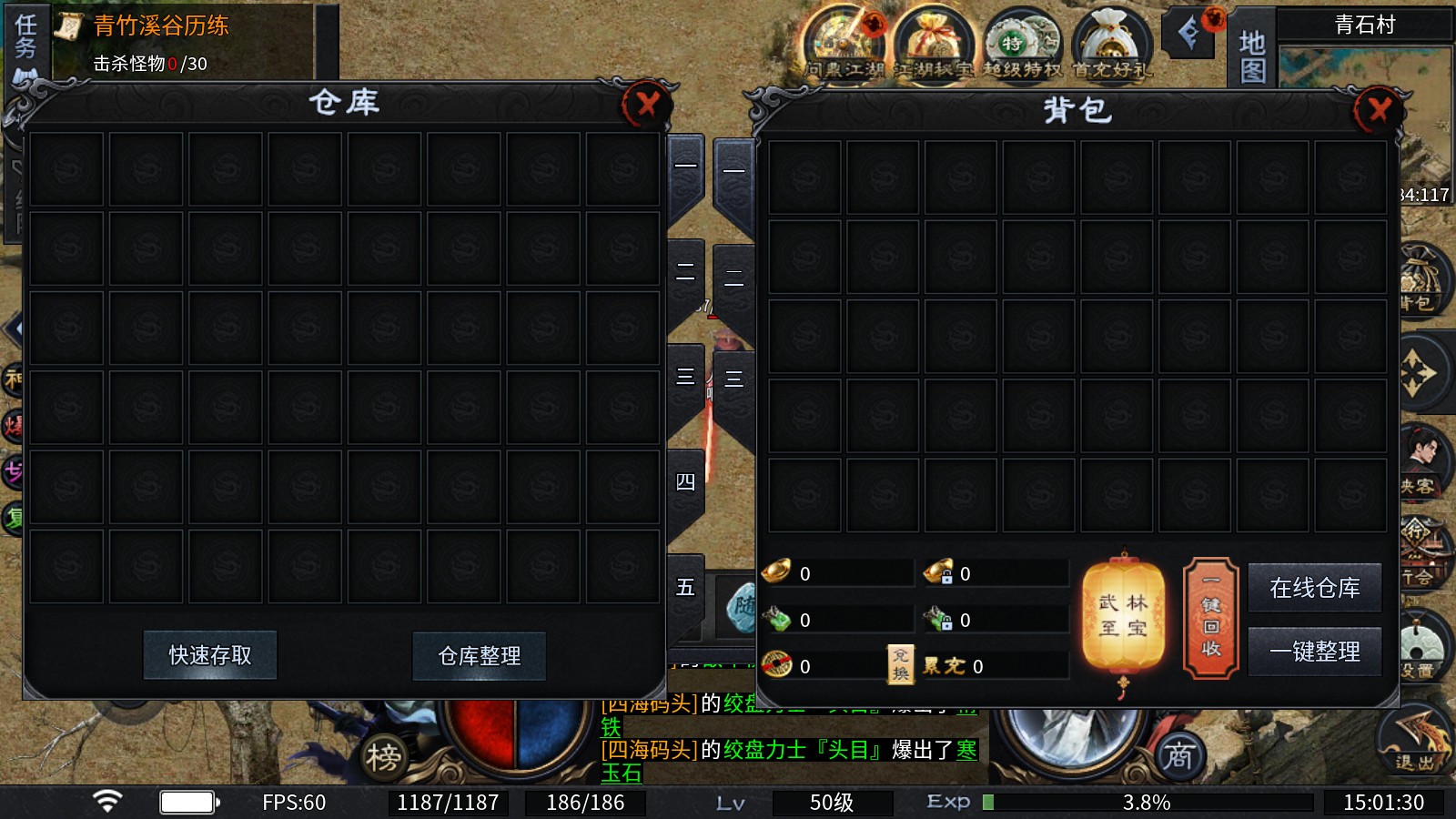This screenshot has width=1456, height=819.
Task: Select the 青竹溪谷历练 quest tracker
Action: [161, 26]
